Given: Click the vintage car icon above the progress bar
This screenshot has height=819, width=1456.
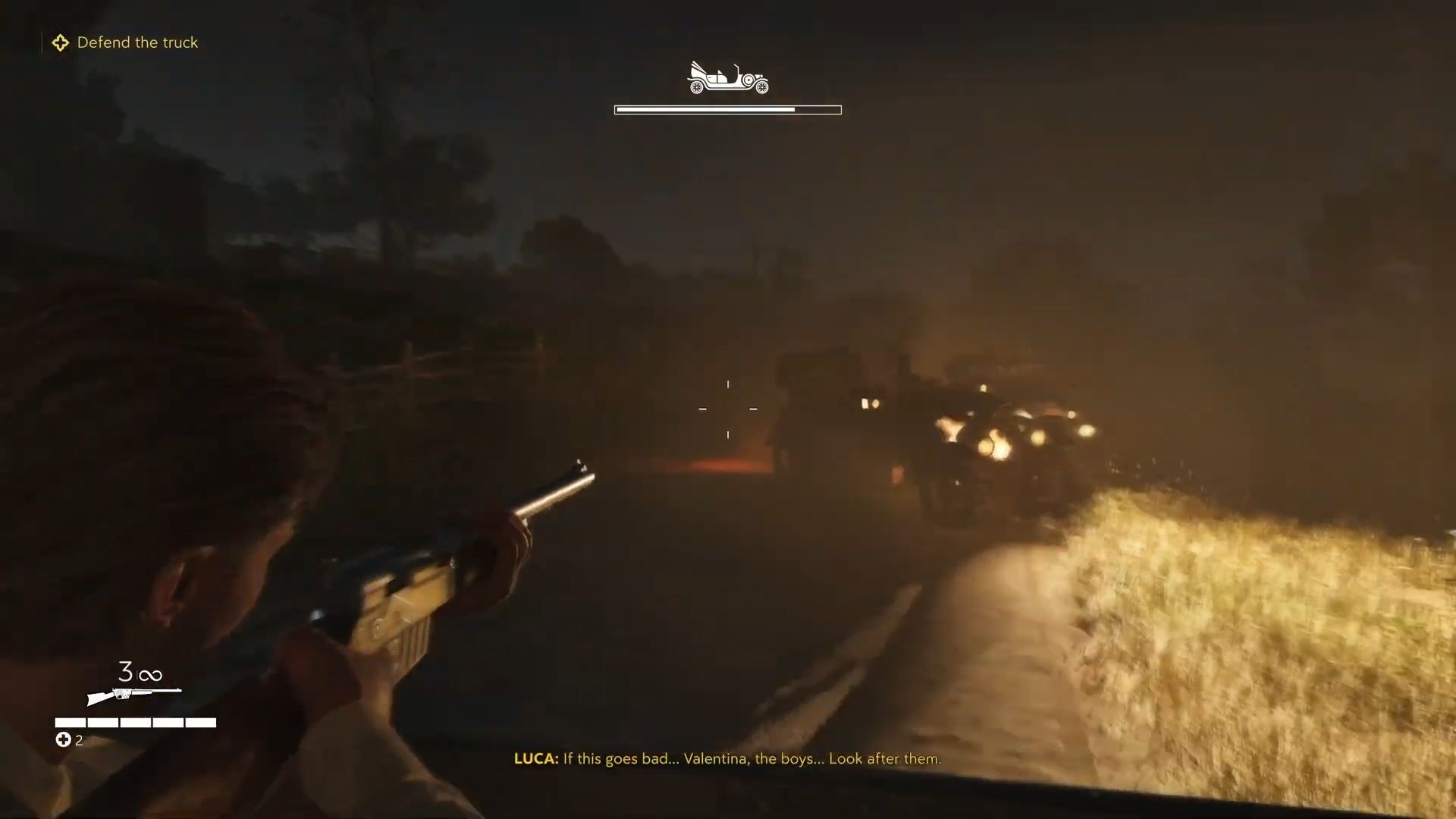Looking at the screenshot, I should (x=727, y=78).
